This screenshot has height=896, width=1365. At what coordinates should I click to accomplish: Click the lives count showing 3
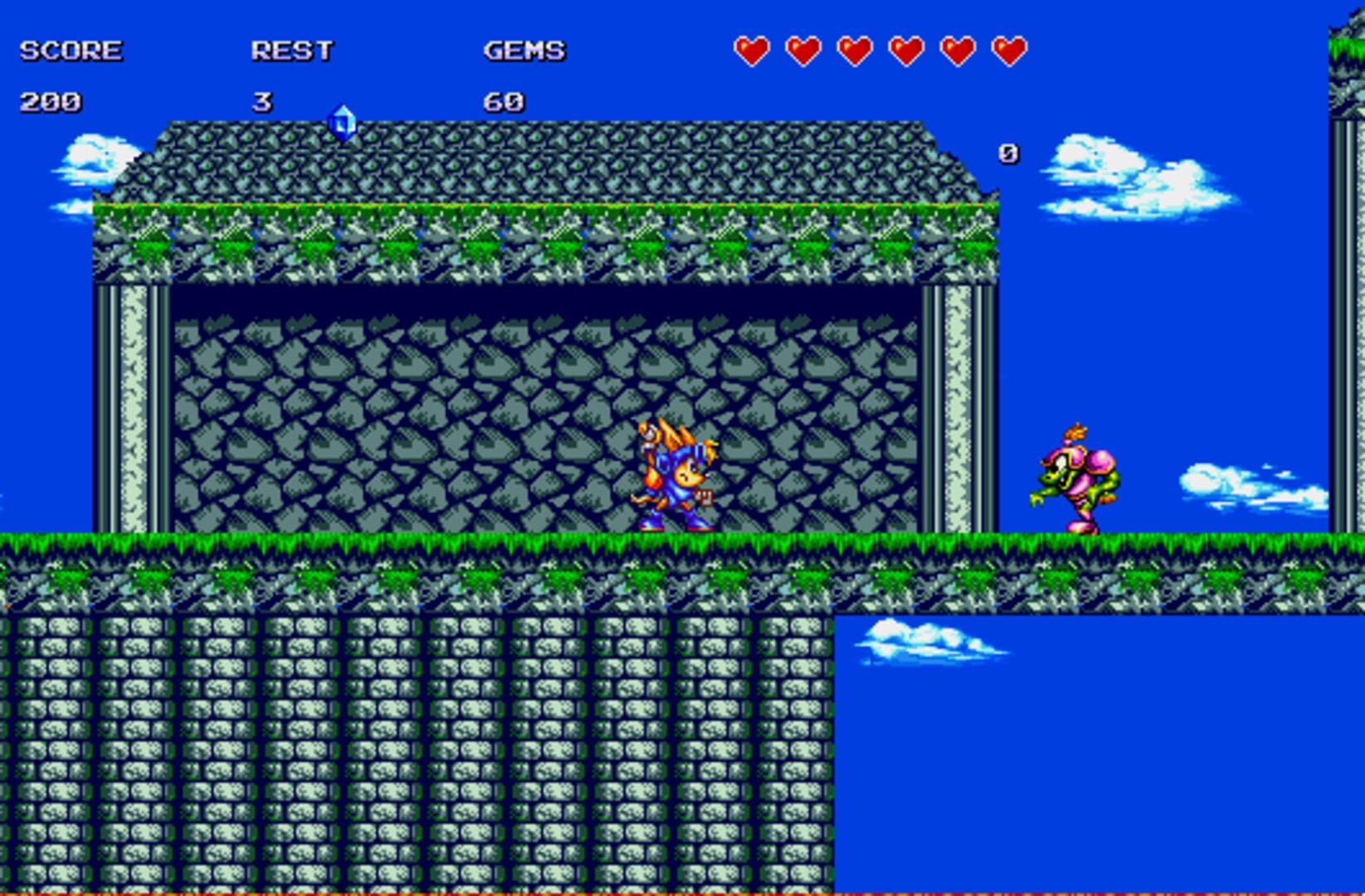(x=264, y=103)
